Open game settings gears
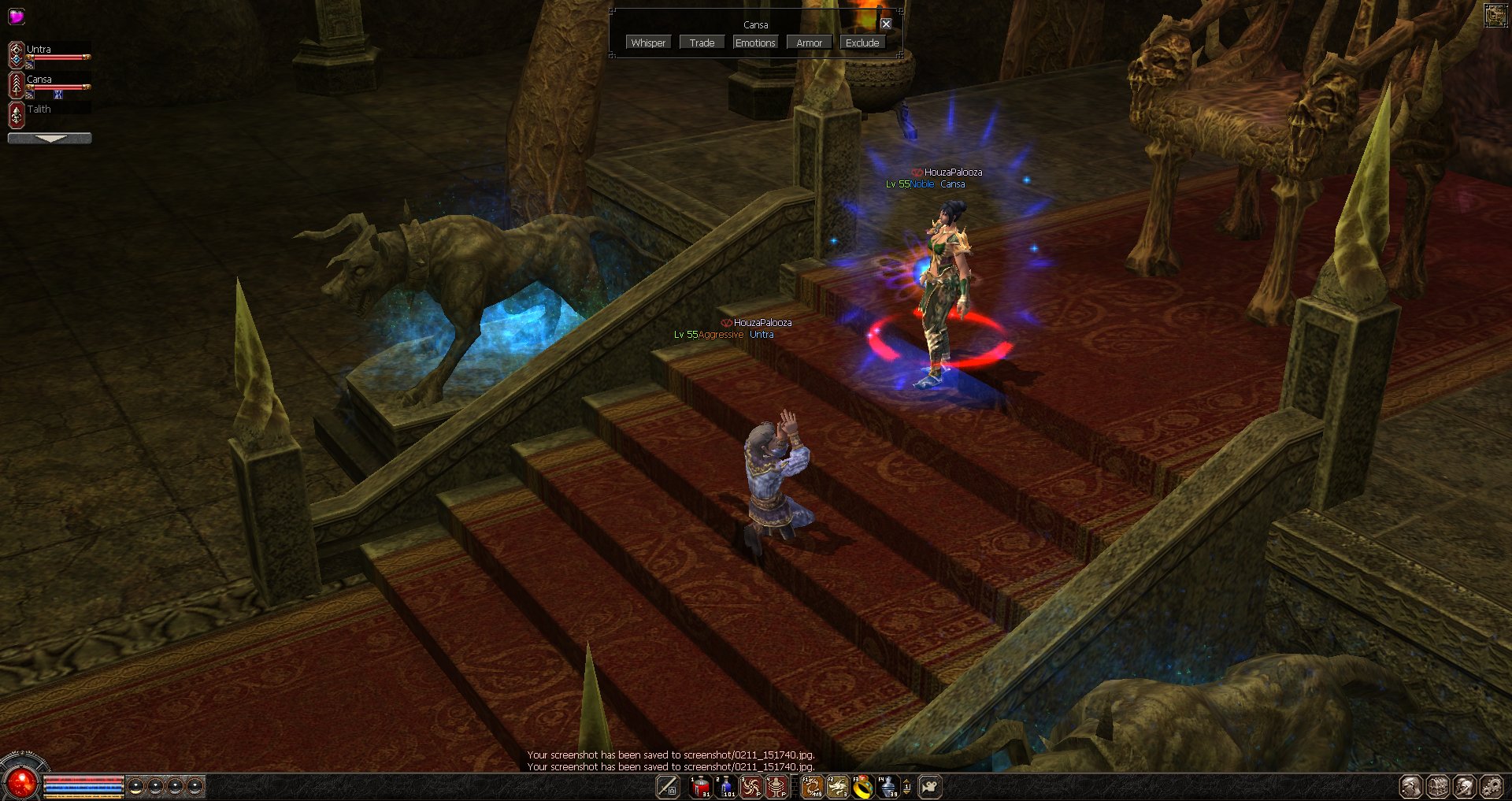Image resolution: width=1512 pixels, height=801 pixels. click(1492, 786)
